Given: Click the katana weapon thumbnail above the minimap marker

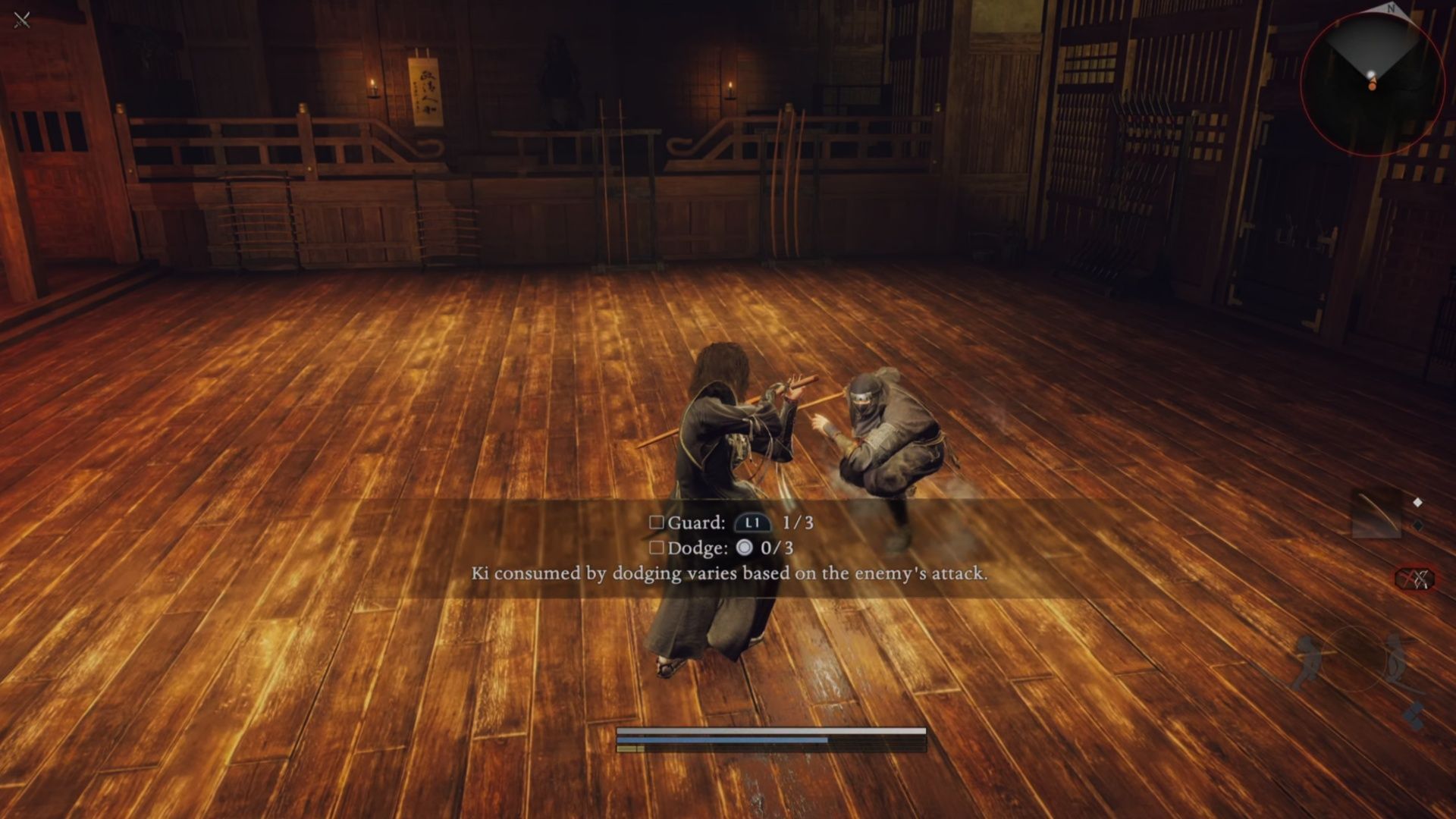Looking at the screenshot, I should [x=1376, y=514].
